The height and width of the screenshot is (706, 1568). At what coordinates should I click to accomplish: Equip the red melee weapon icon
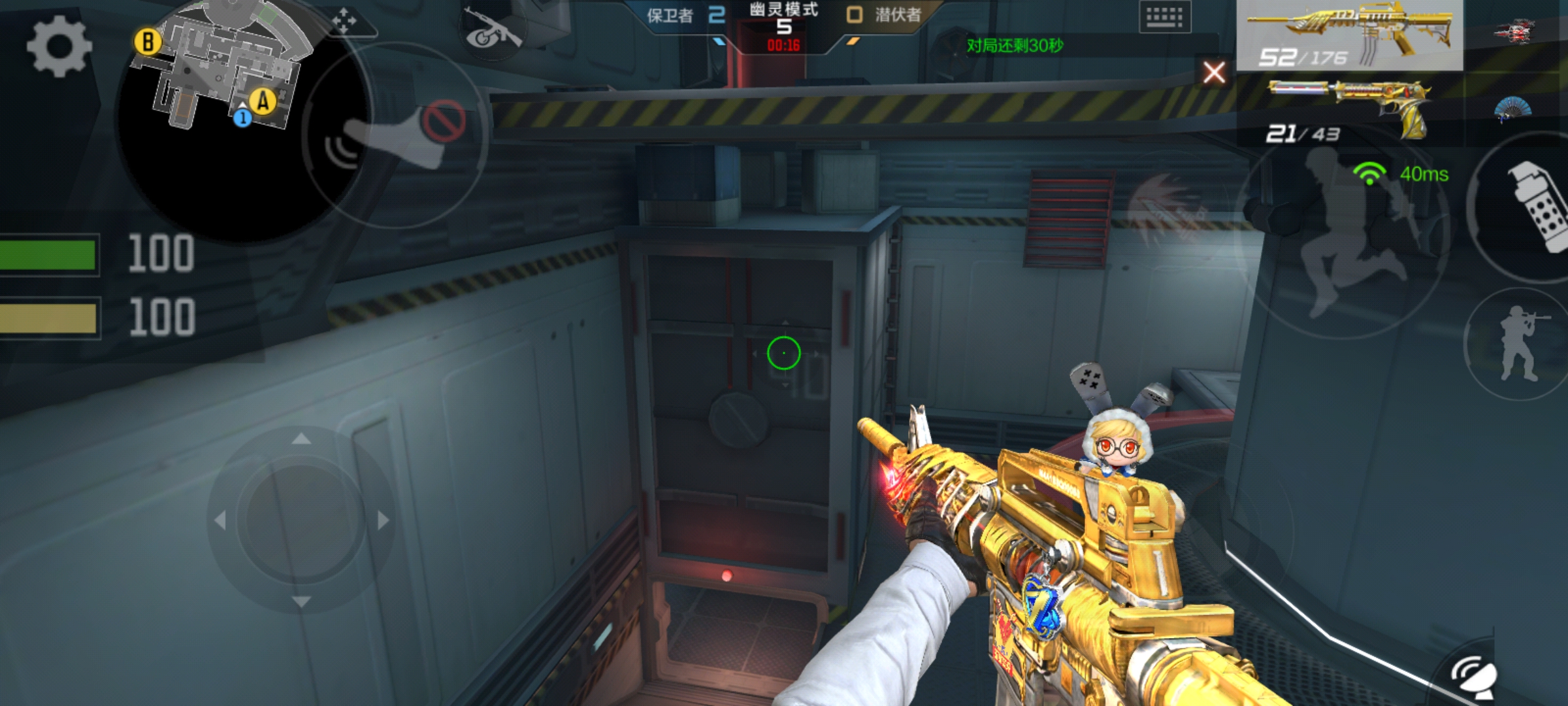[x=1514, y=31]
